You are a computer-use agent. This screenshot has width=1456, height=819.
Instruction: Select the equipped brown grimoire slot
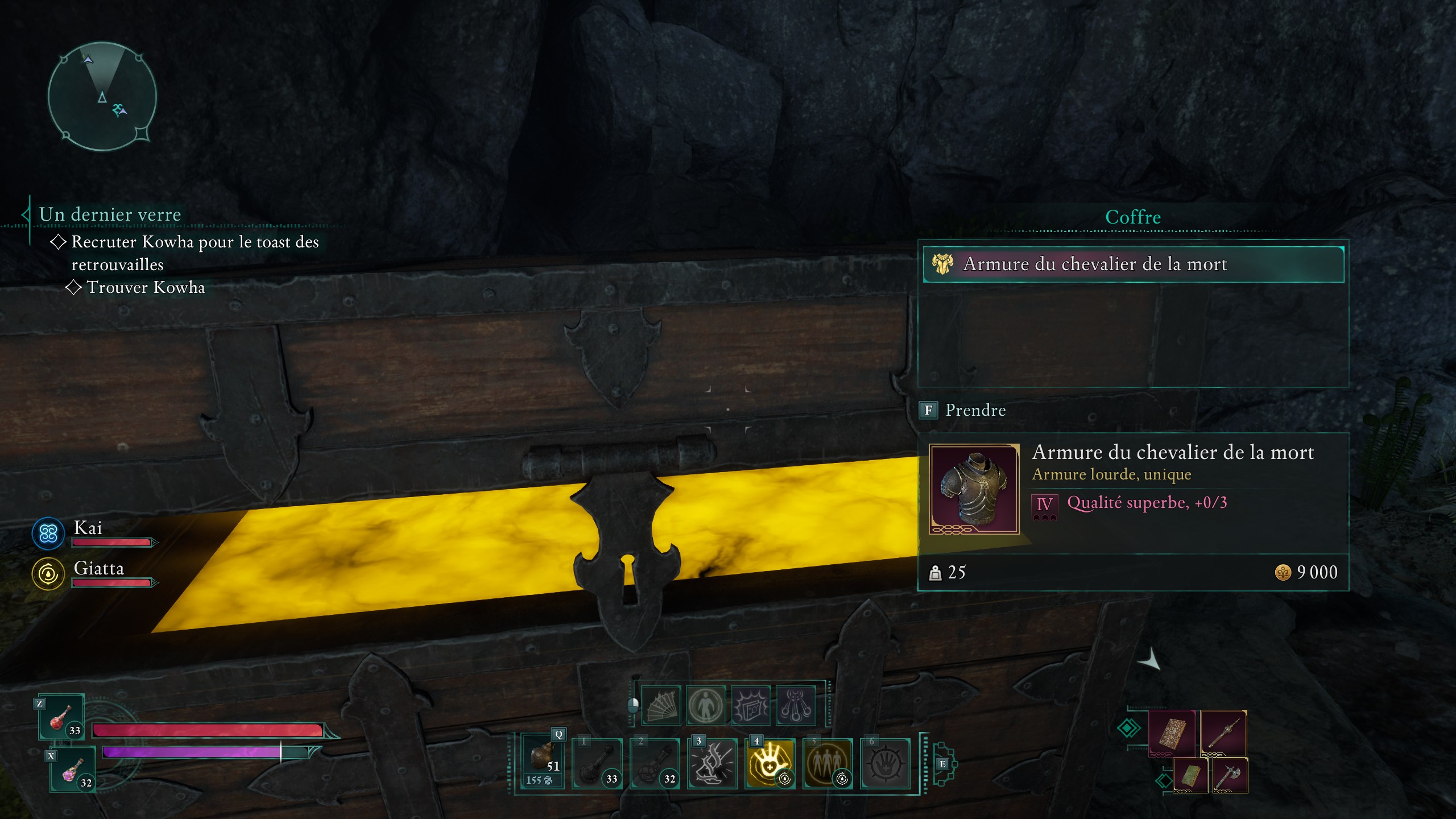tap(1172, 733)
